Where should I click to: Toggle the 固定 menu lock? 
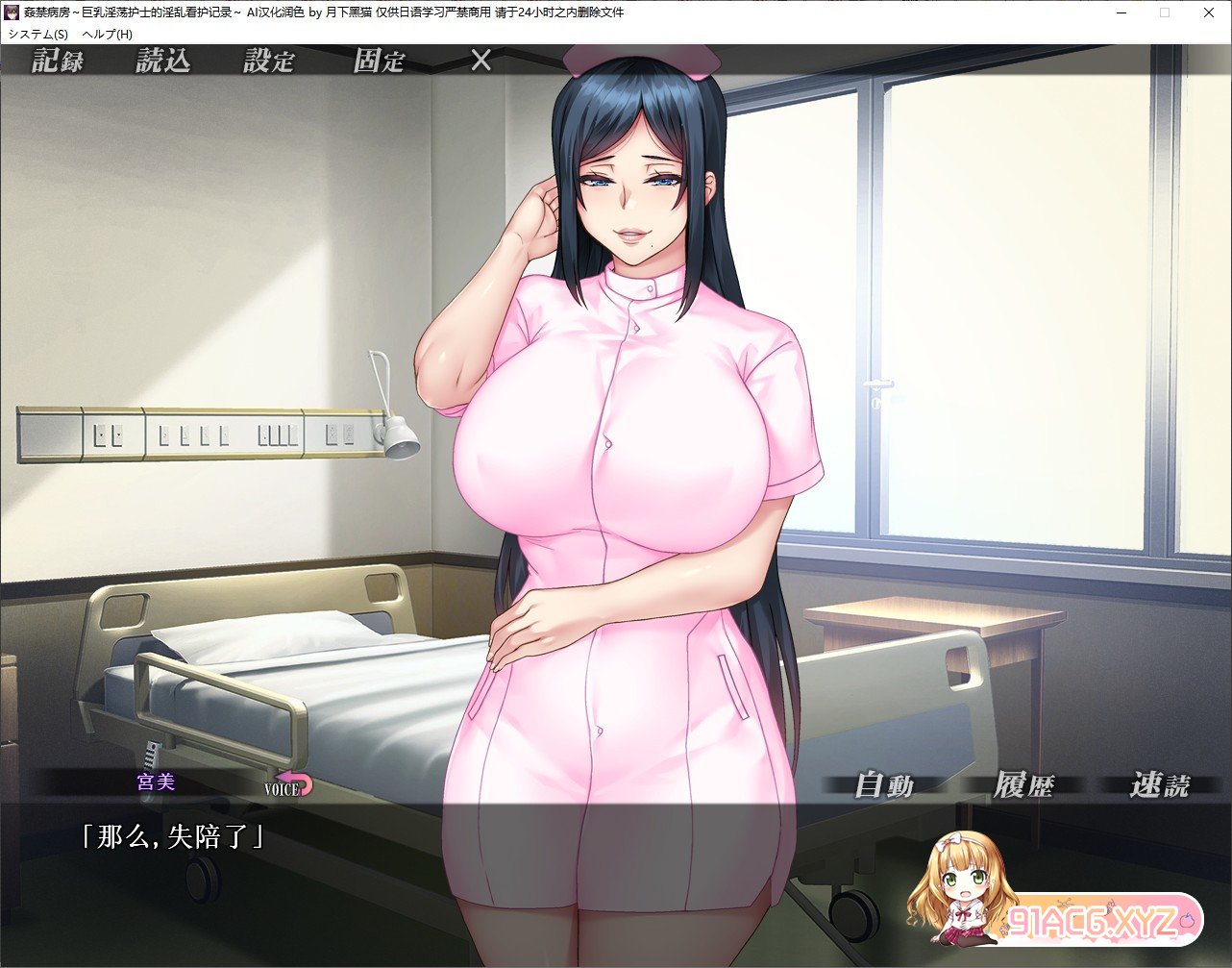click(379, 62)
